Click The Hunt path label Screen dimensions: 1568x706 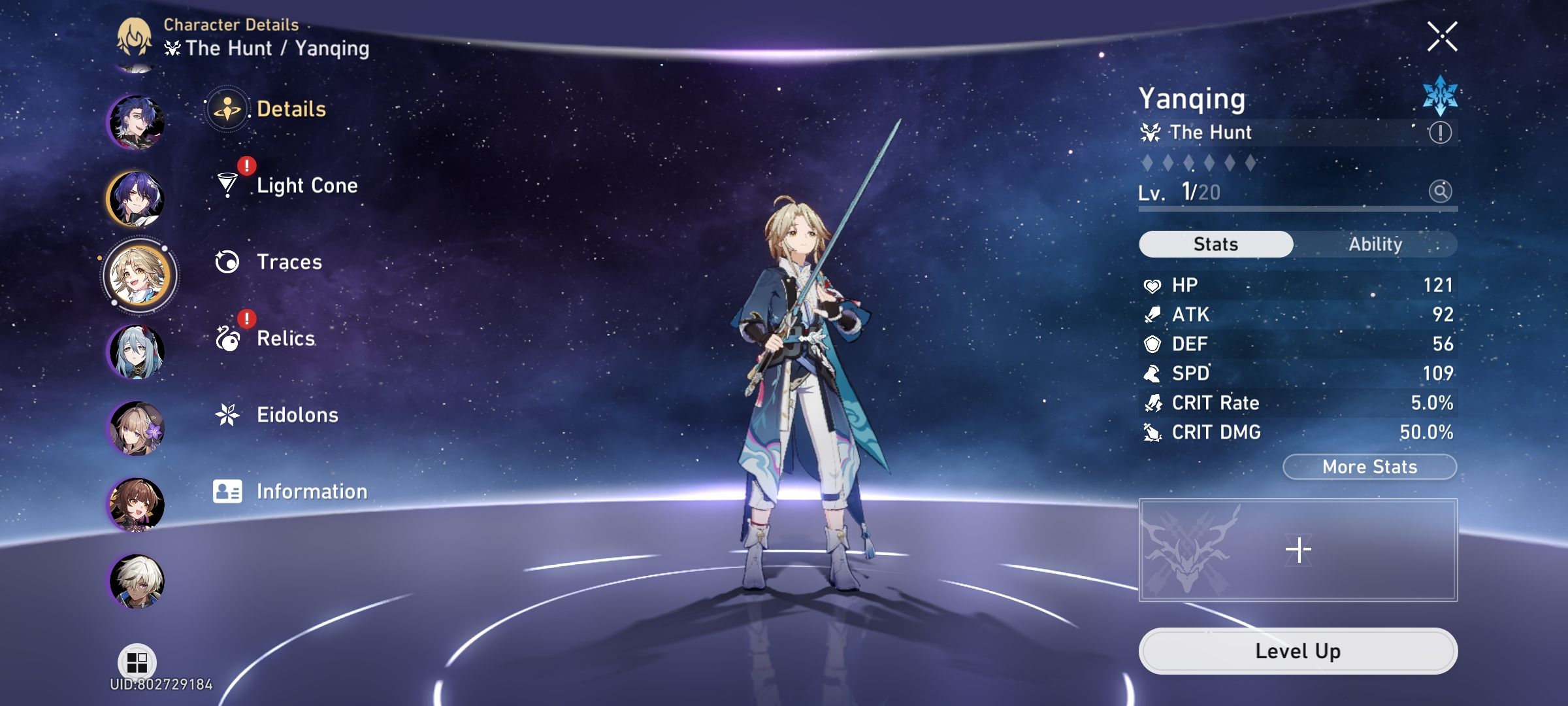coord(1211,132)
